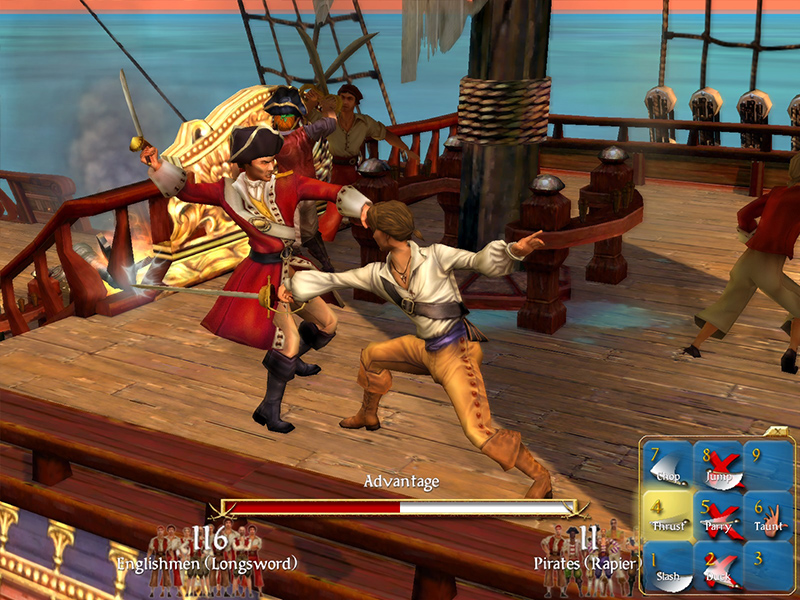Perform the Slash attack tile
Screen dimensions: 800x600
(x=668, y=566)
